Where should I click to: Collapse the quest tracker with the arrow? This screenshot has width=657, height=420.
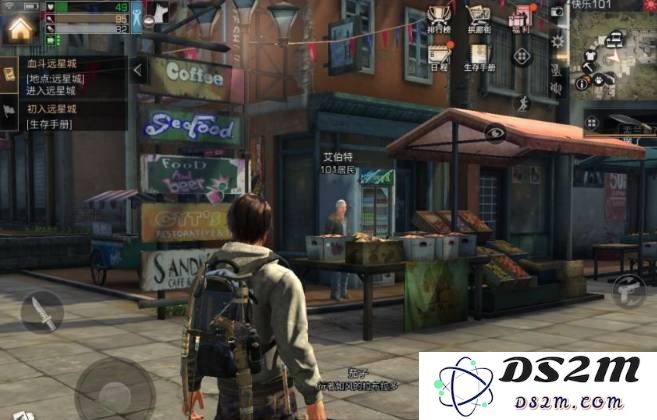pos(139,70)
